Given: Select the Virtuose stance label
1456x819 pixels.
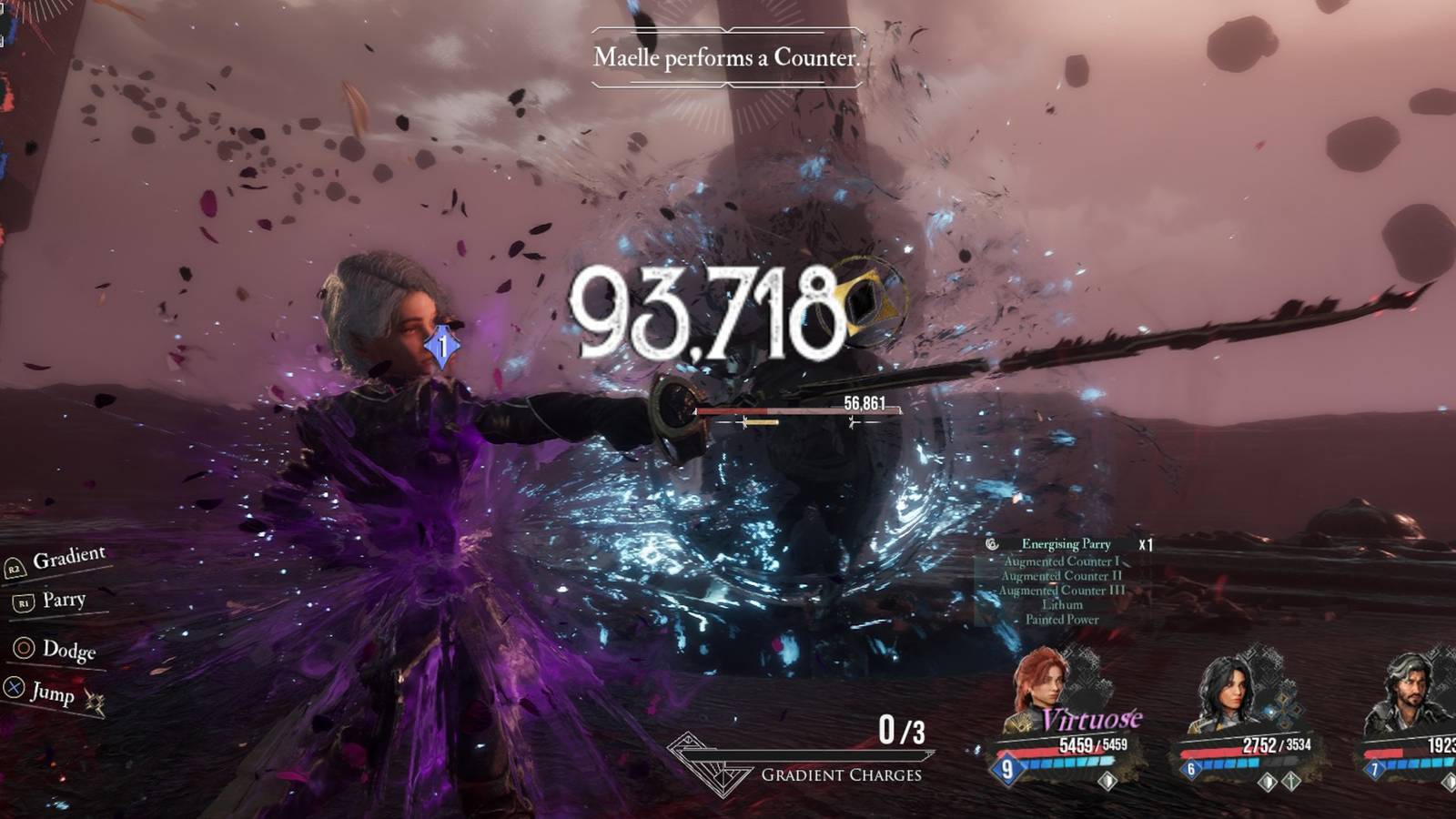Looking at the screenshot, I should click(1092, 718).
